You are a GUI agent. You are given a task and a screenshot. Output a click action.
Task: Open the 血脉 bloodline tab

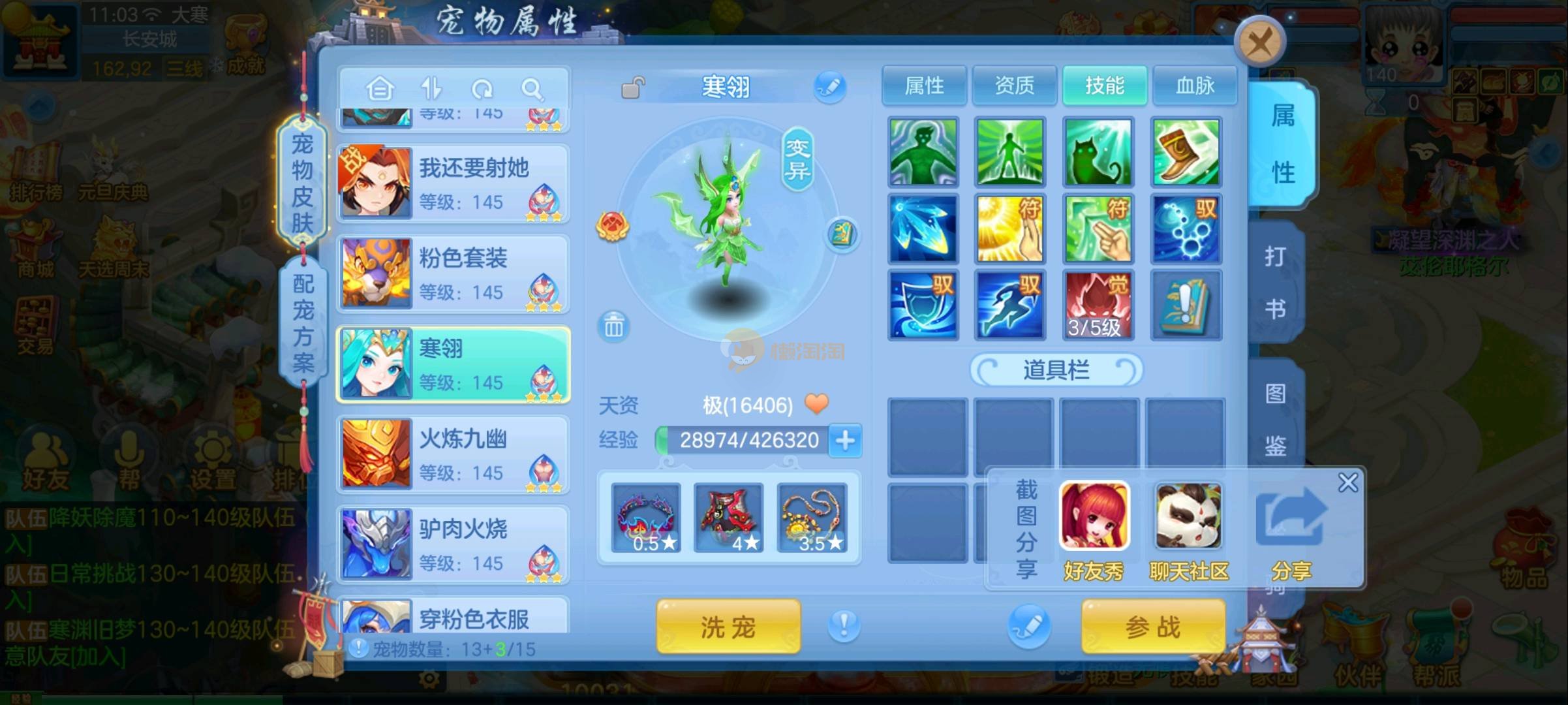click(1195, 86)
